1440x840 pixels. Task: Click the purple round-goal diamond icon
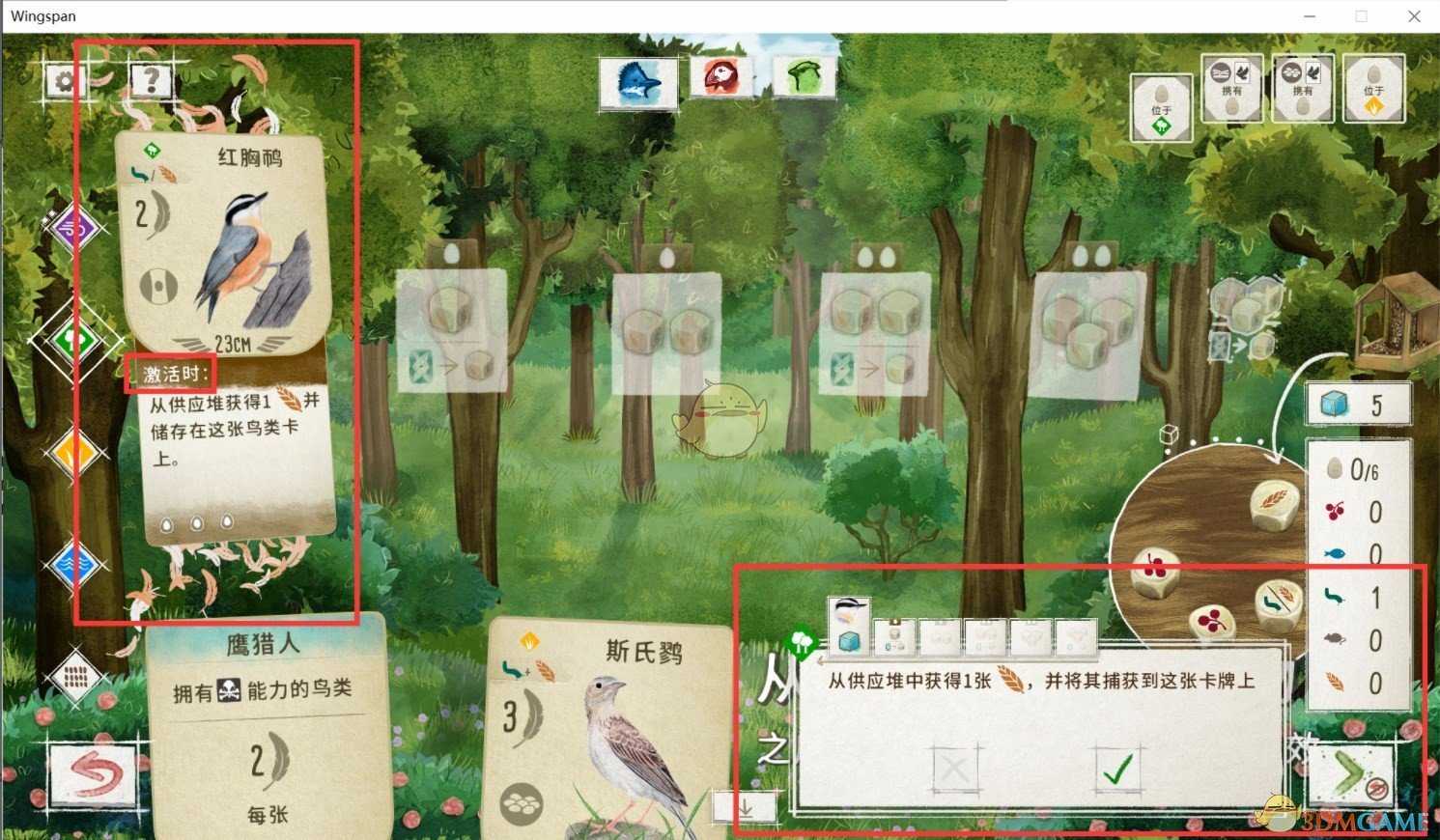pyautogui.click(x=75, y=228)
